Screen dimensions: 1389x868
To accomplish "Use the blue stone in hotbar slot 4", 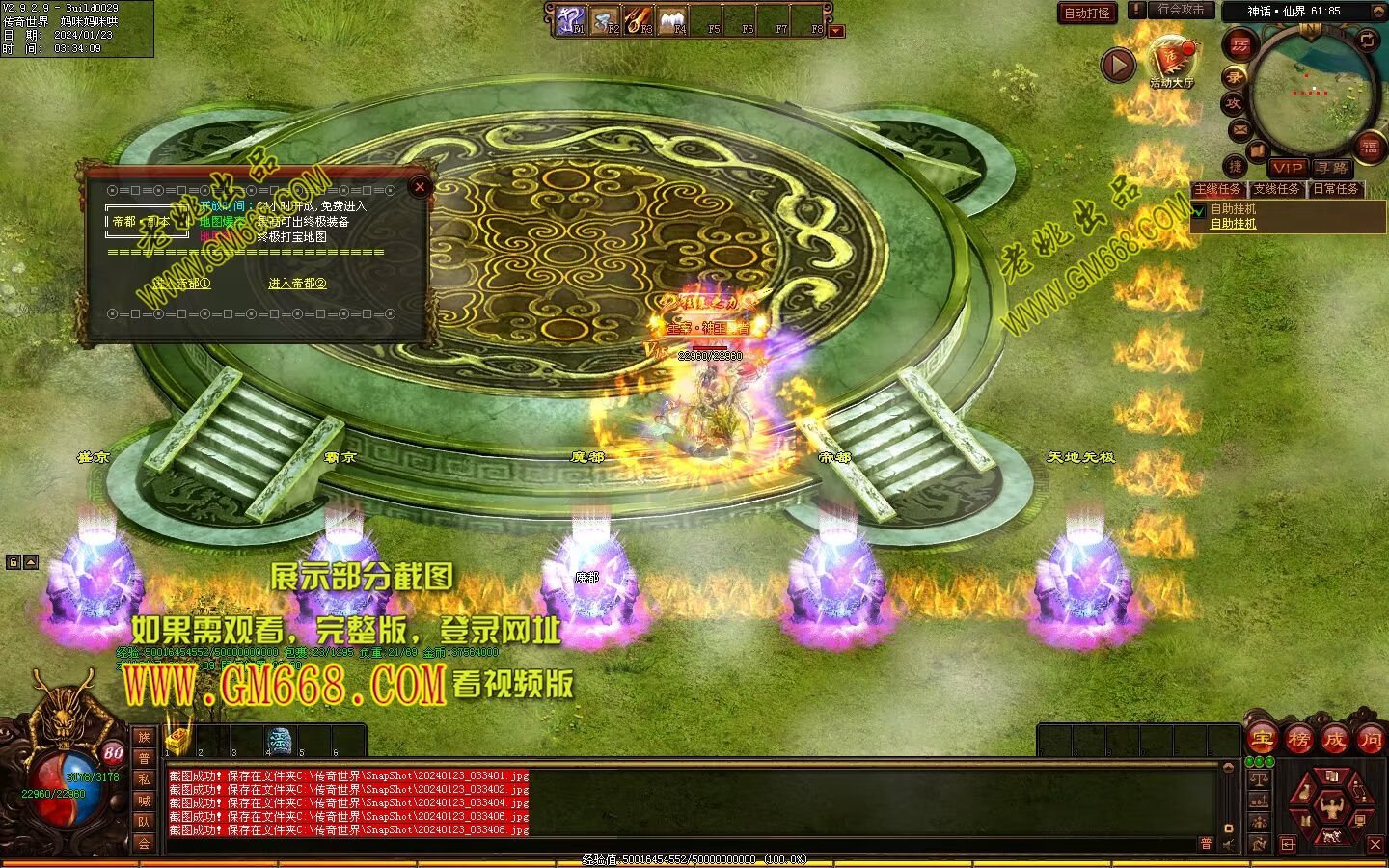I will tap(281, 741).
